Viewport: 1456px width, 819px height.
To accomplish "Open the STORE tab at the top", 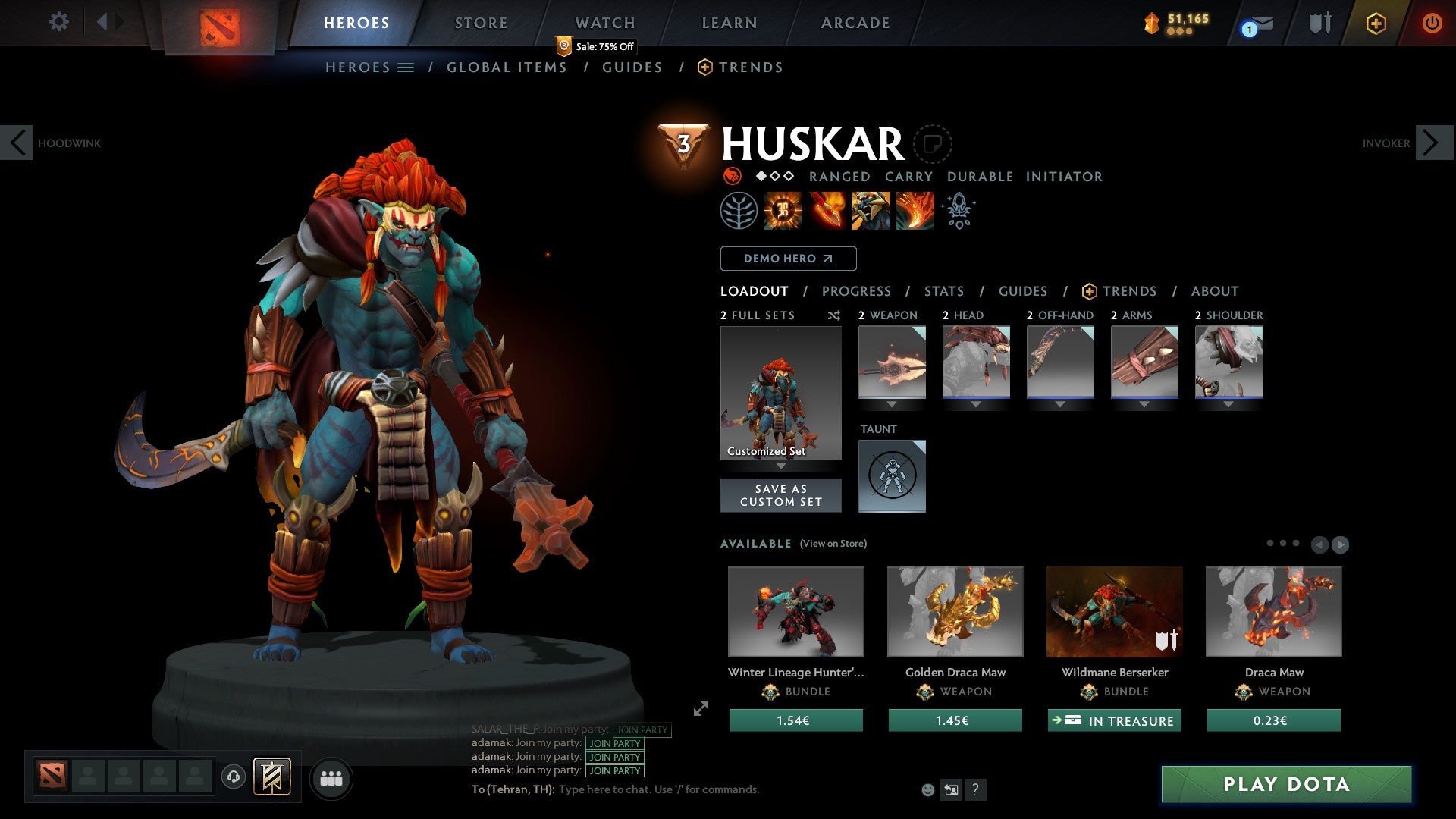I will coord(481,22).
